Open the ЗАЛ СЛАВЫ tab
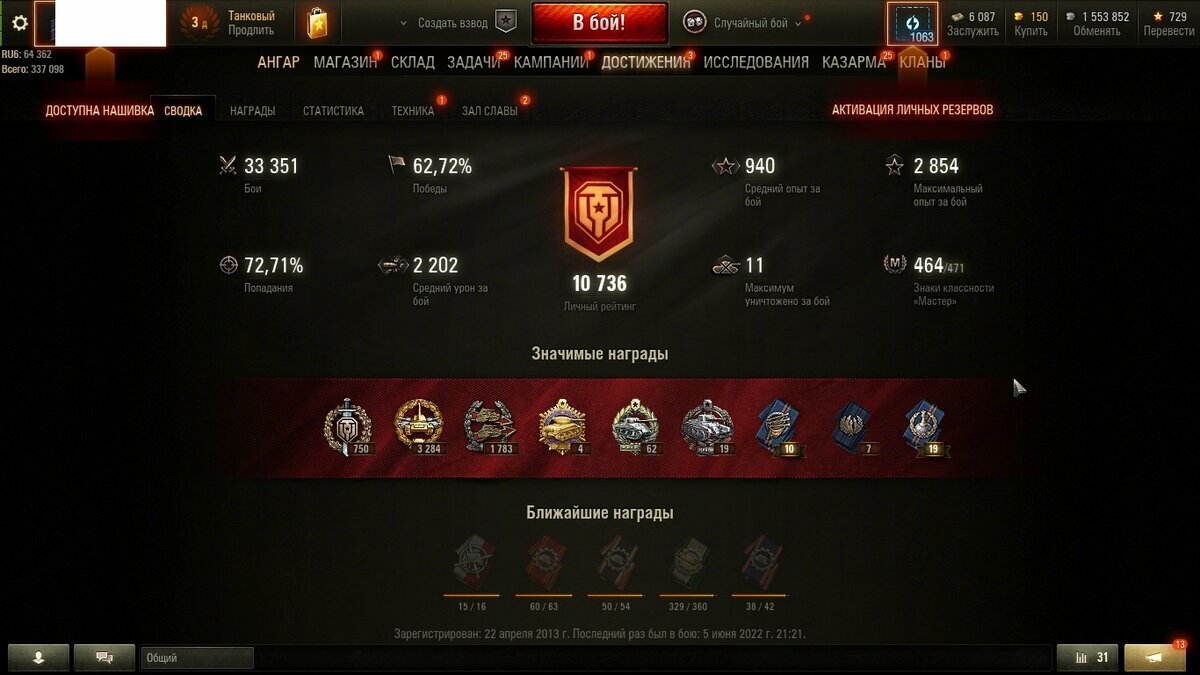The width and height of the screenshot is (1200, 675). point(490,111)
